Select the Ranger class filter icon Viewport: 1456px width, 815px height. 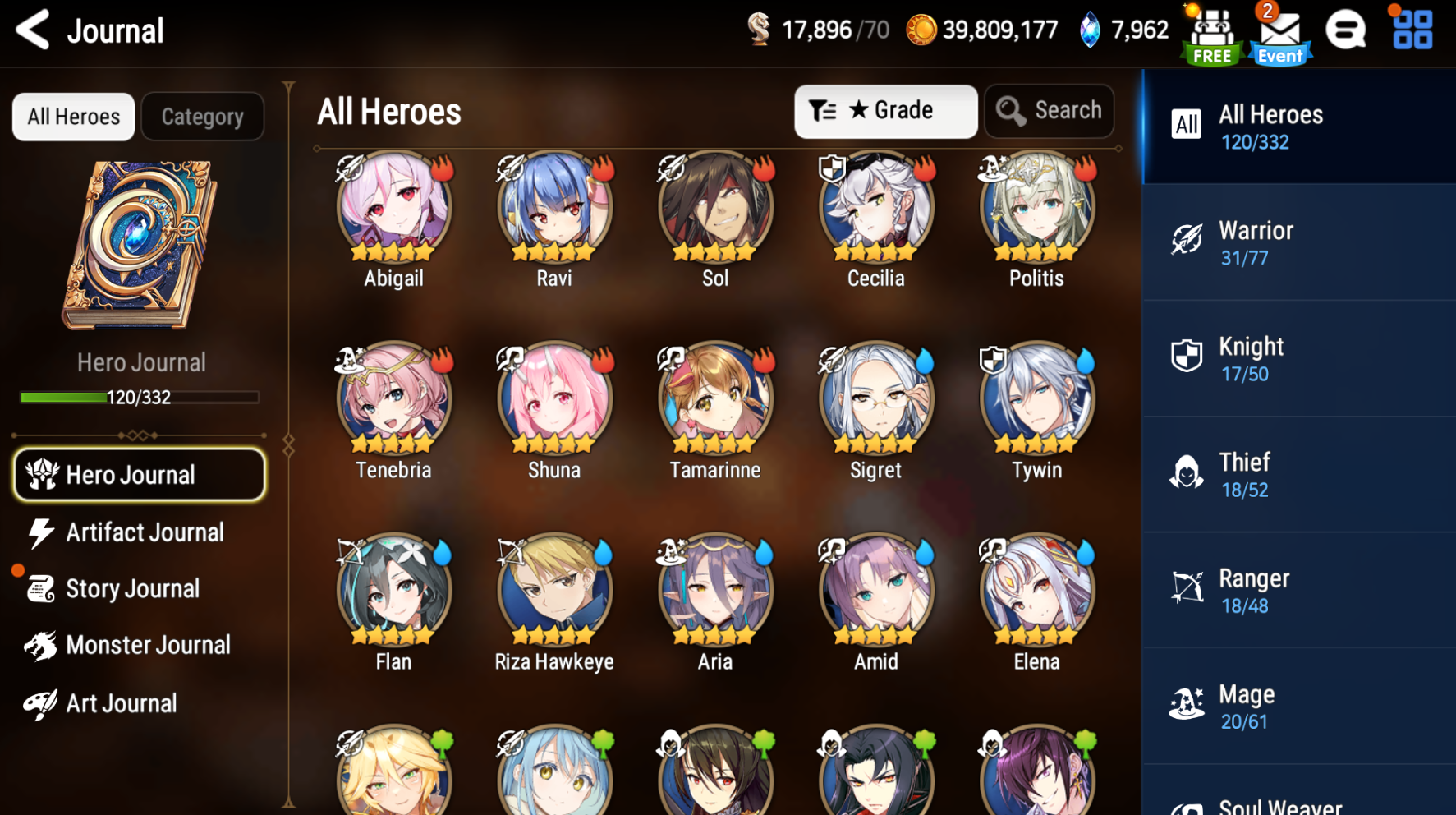(1188, 587)
